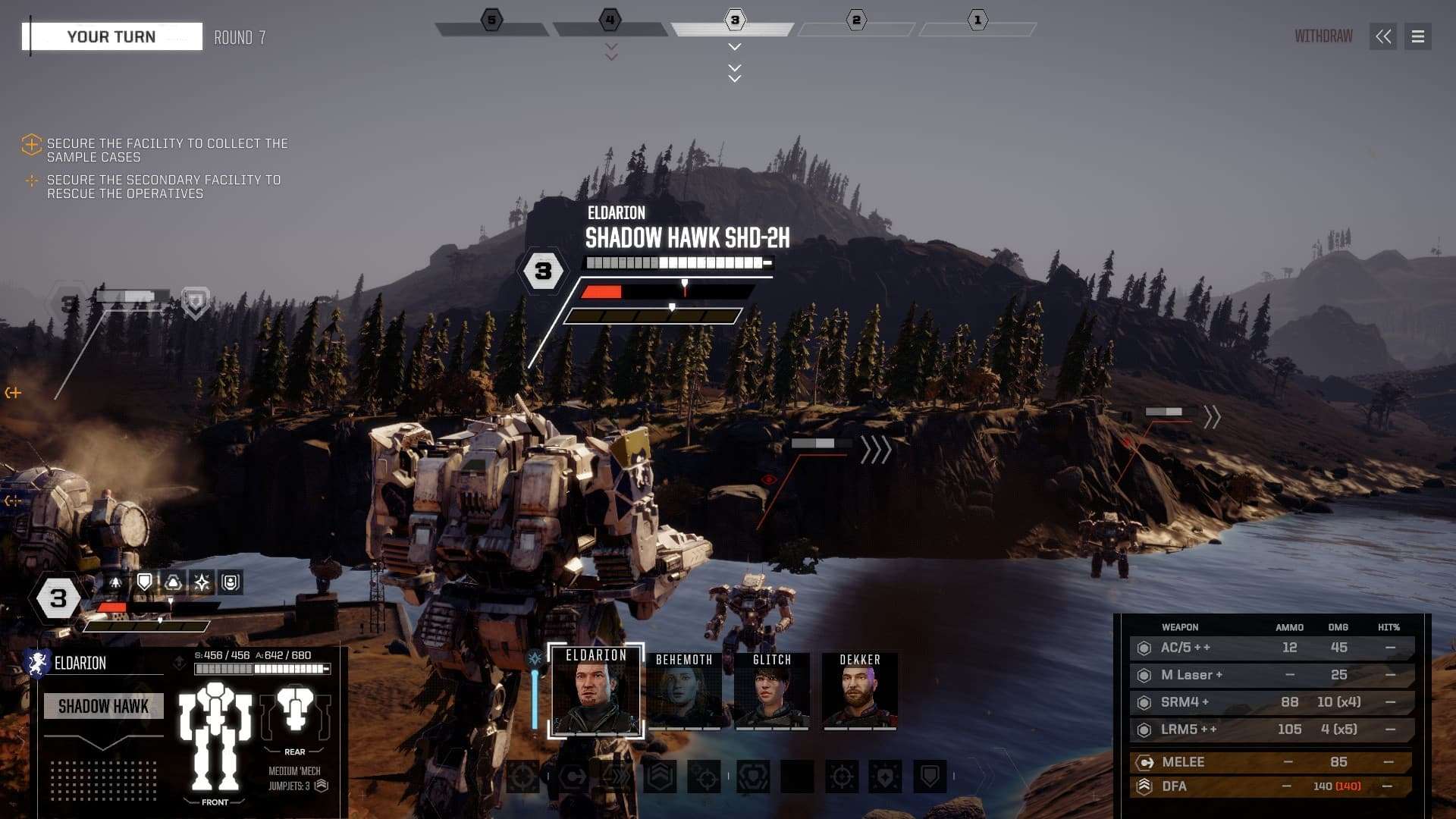Select Eldarion's pilot portrait

(x=596, y=690)
